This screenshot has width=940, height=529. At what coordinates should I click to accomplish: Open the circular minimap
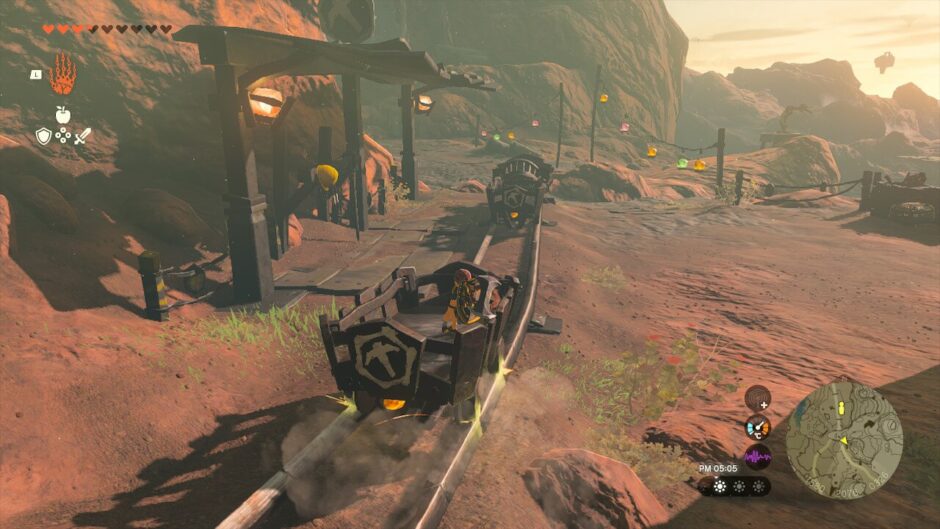844,440
